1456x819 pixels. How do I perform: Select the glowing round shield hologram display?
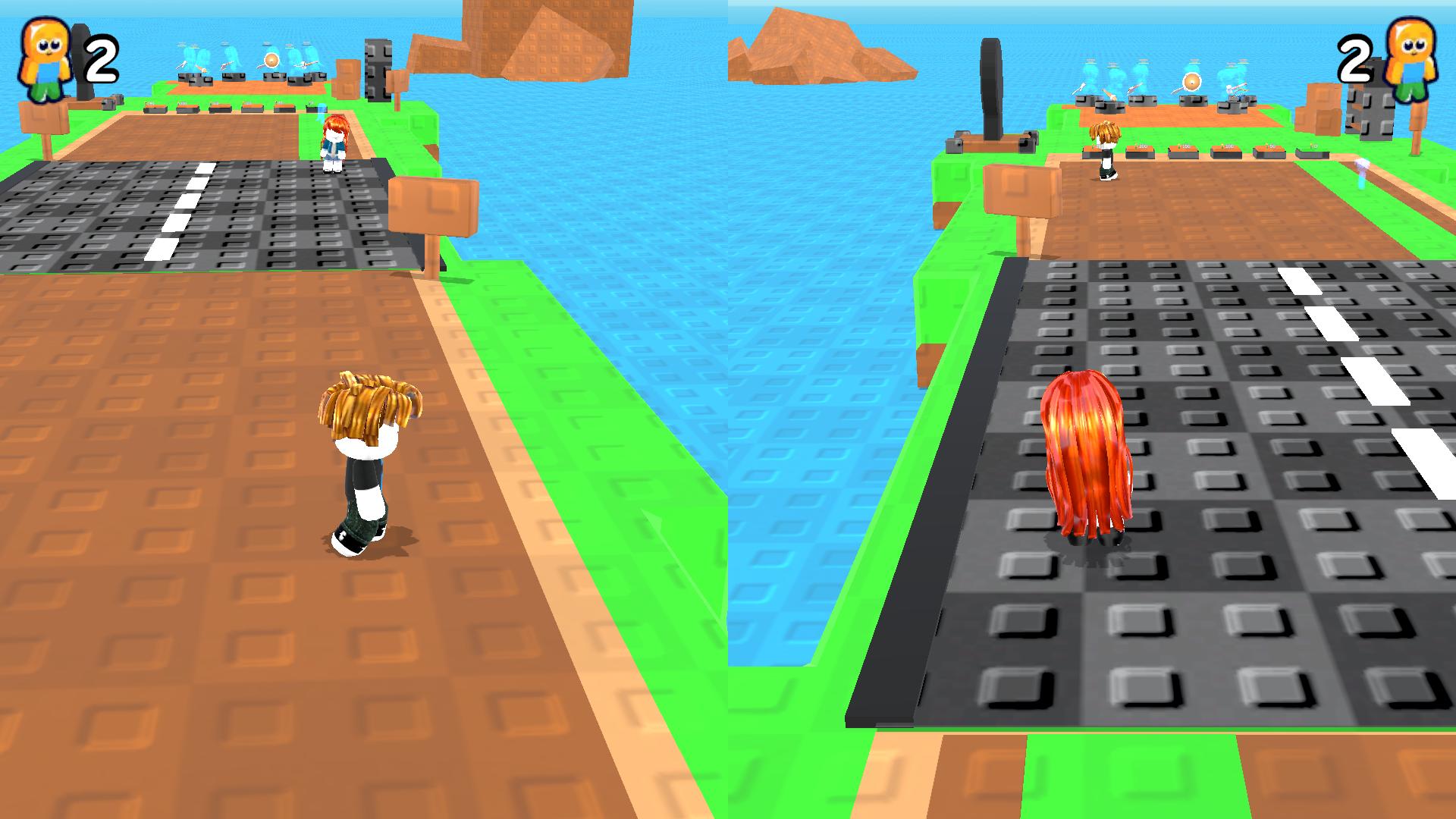1191,80
